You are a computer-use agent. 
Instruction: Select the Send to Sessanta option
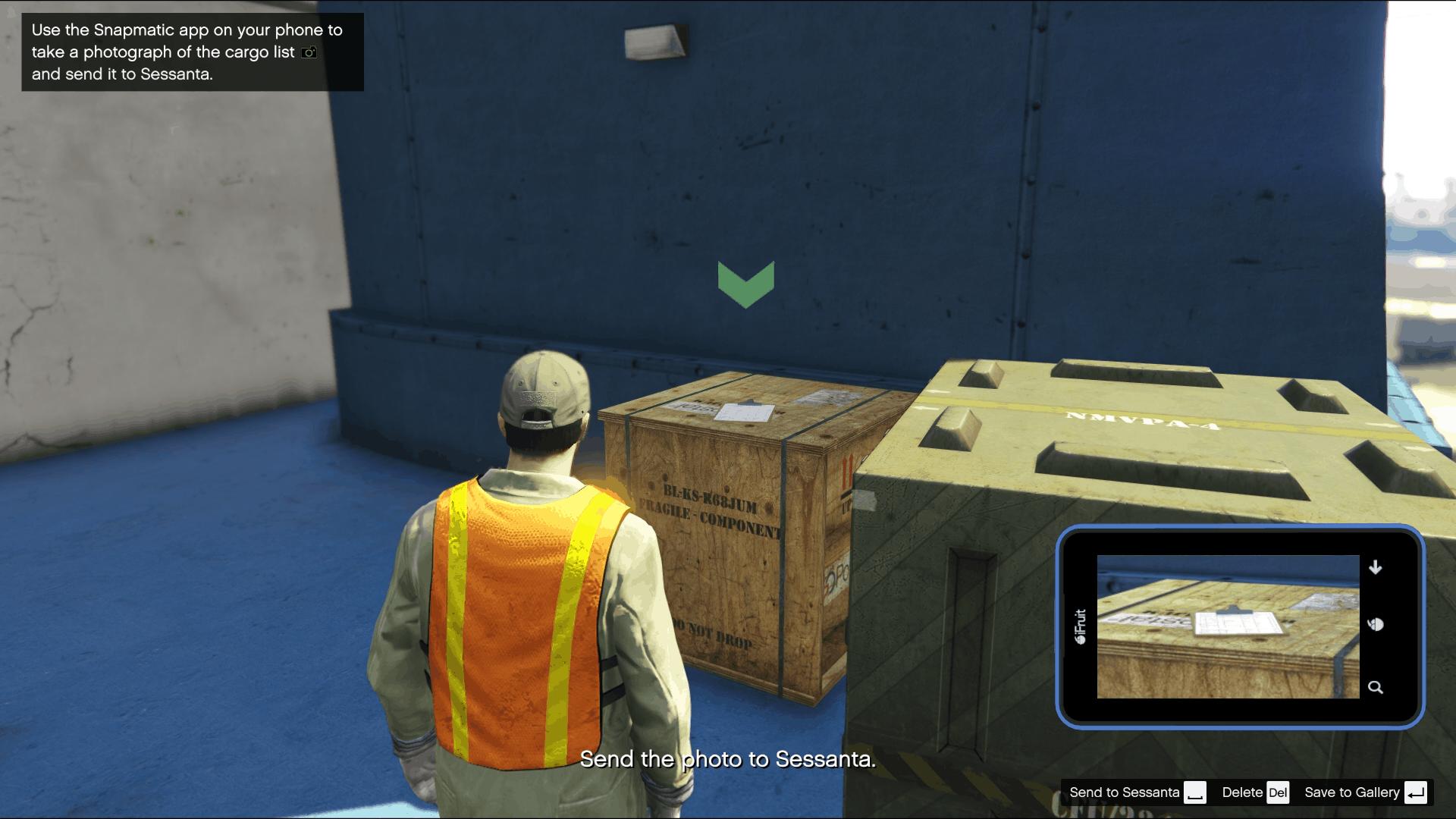(1125, 792)
